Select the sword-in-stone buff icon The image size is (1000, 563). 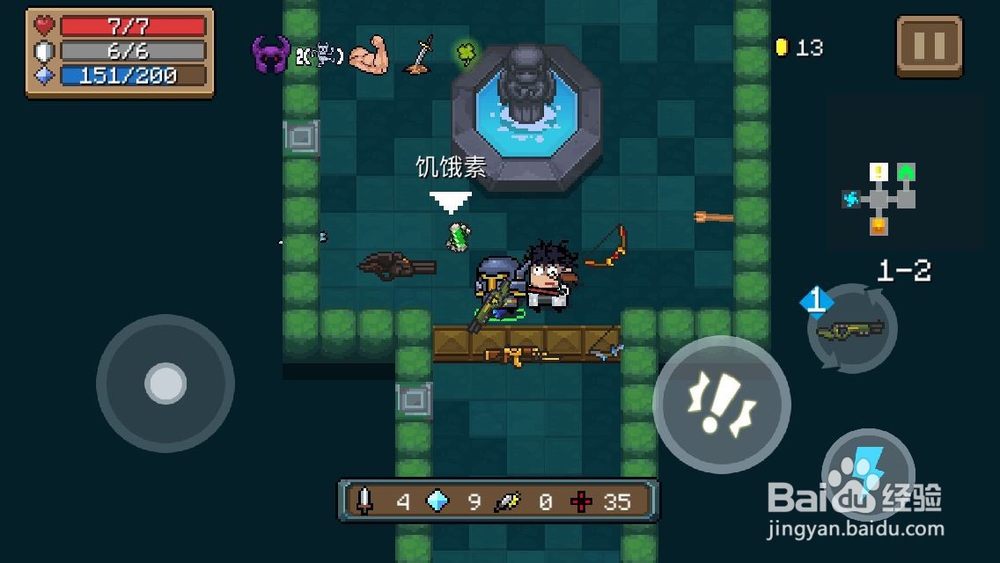coord(419,54)
